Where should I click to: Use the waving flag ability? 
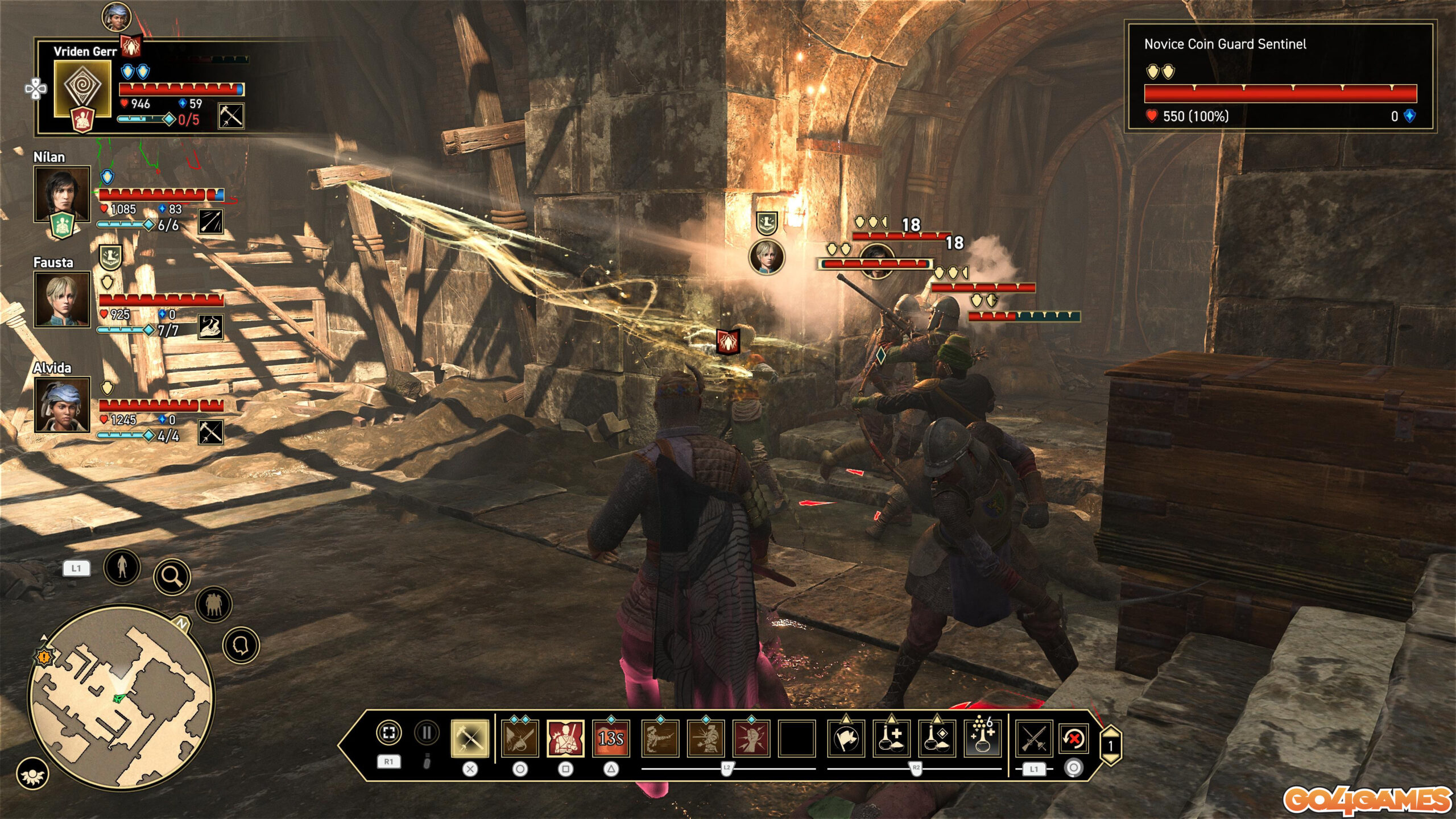pos(846,738)
